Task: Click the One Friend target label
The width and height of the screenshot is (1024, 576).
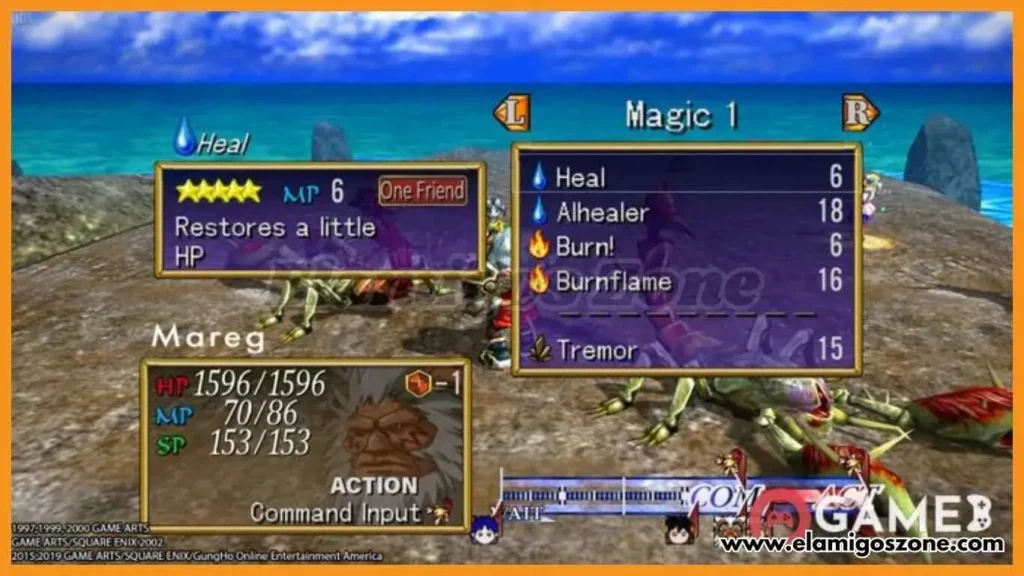Action: [x=422, y=191]
